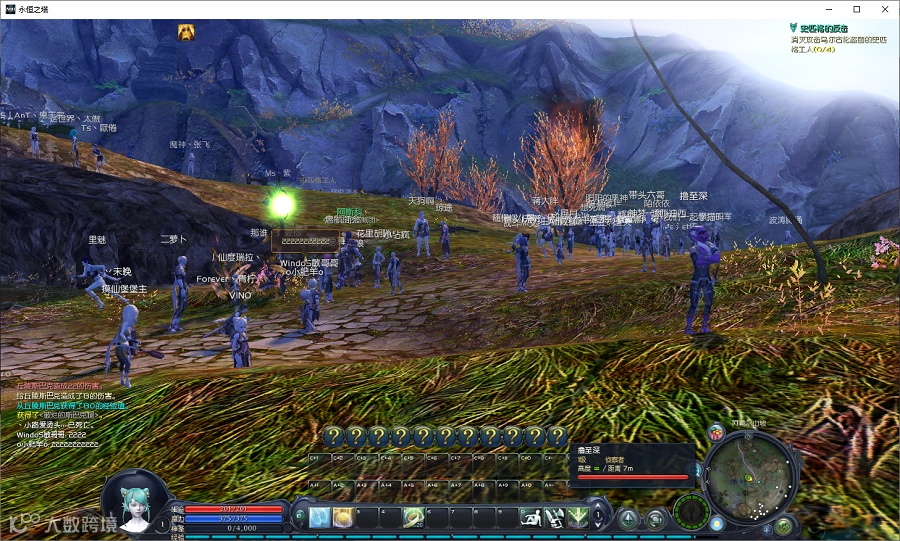Click the green round button below minimap
The width and height of the screenshot is (900, 541).
pyautogui.click(x=784, y=526)
